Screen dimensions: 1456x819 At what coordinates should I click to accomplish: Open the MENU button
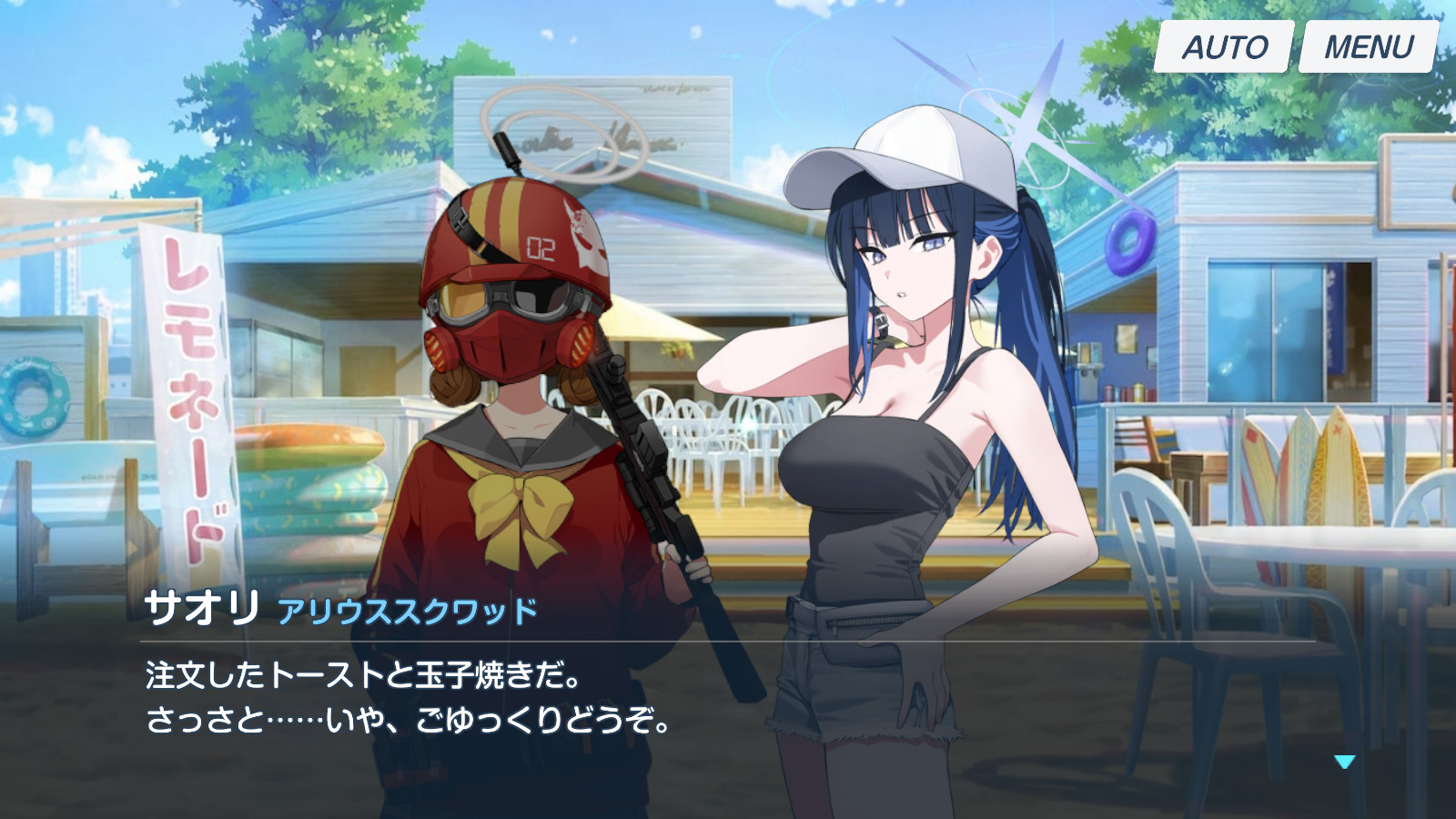coord(1368,47)
